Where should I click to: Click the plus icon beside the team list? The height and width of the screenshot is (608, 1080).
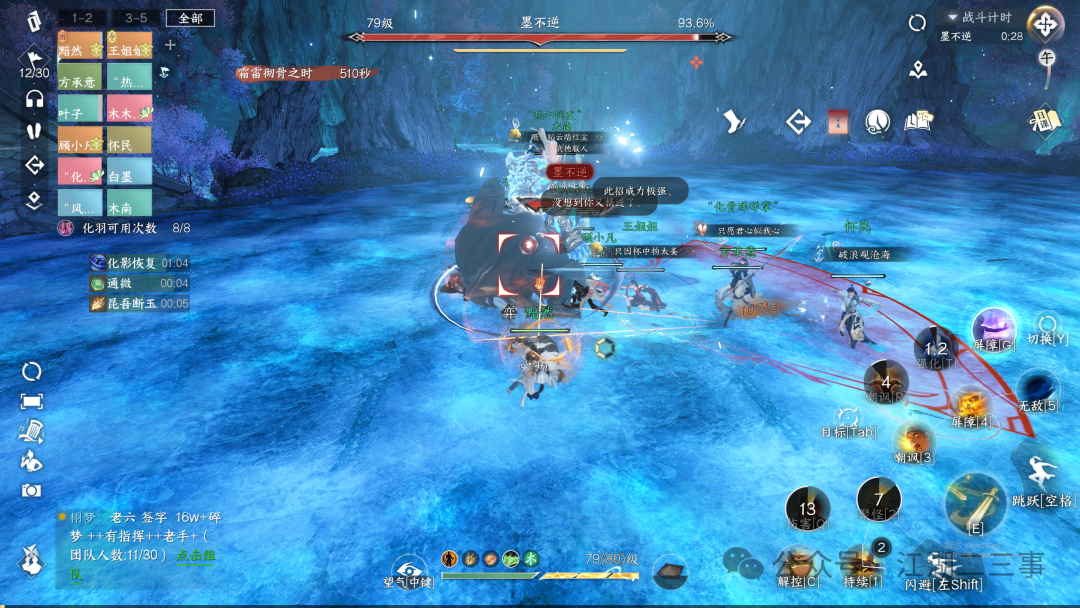pos(170,45)
